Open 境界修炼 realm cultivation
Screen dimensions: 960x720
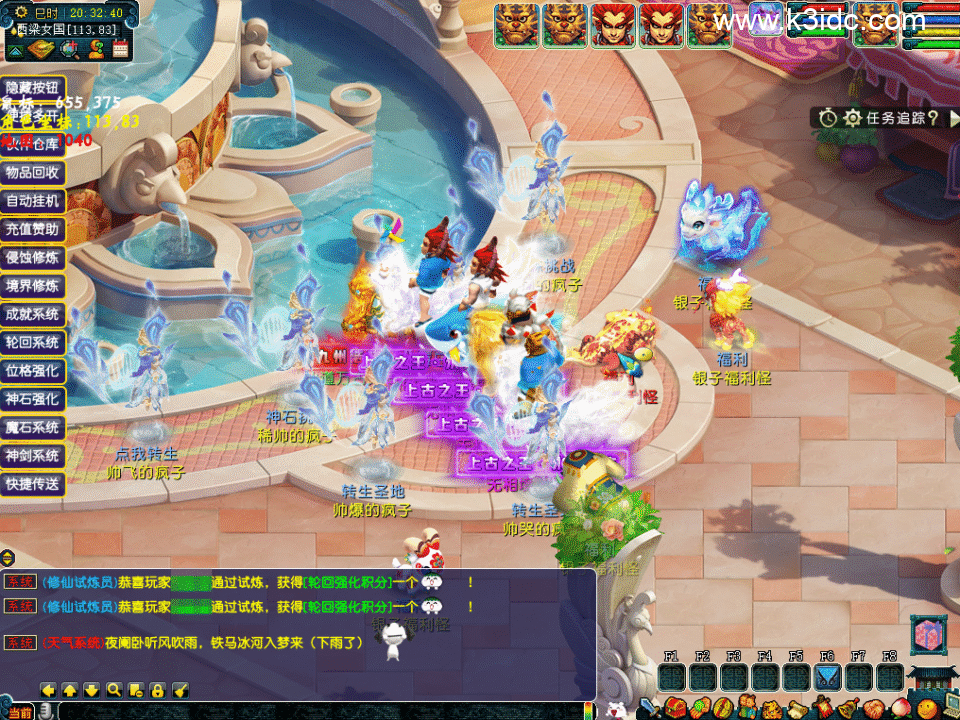[x=33, y=286]
